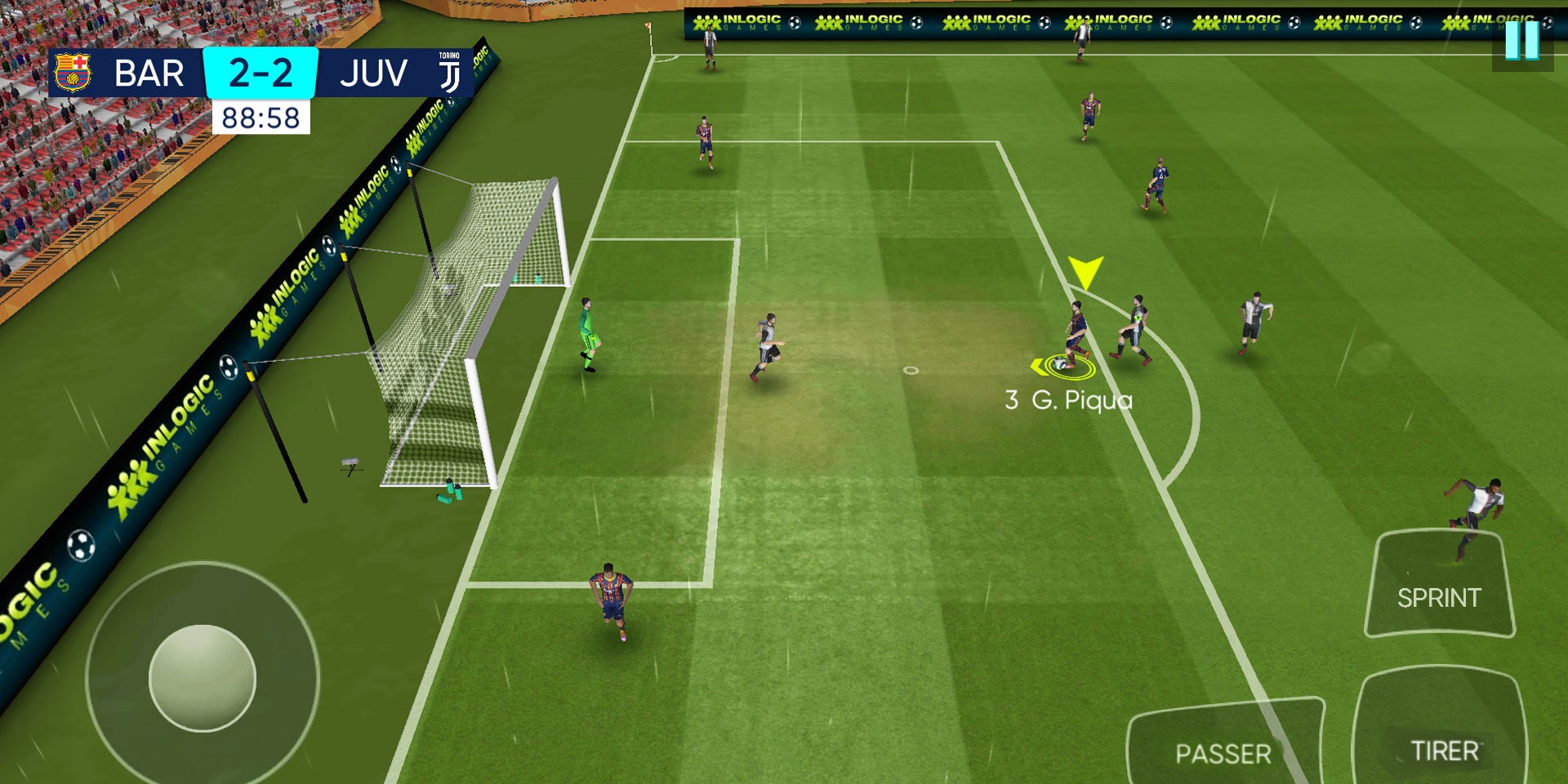This screenshot has width=1568, height=784.
Task: Select the corner flag at top
Action: pos(649,37)
